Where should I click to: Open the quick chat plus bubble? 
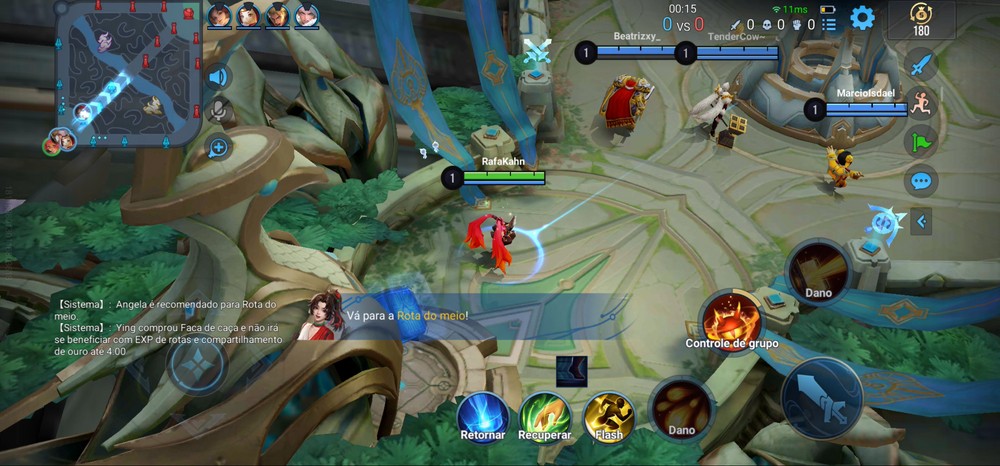pos(218,148)
